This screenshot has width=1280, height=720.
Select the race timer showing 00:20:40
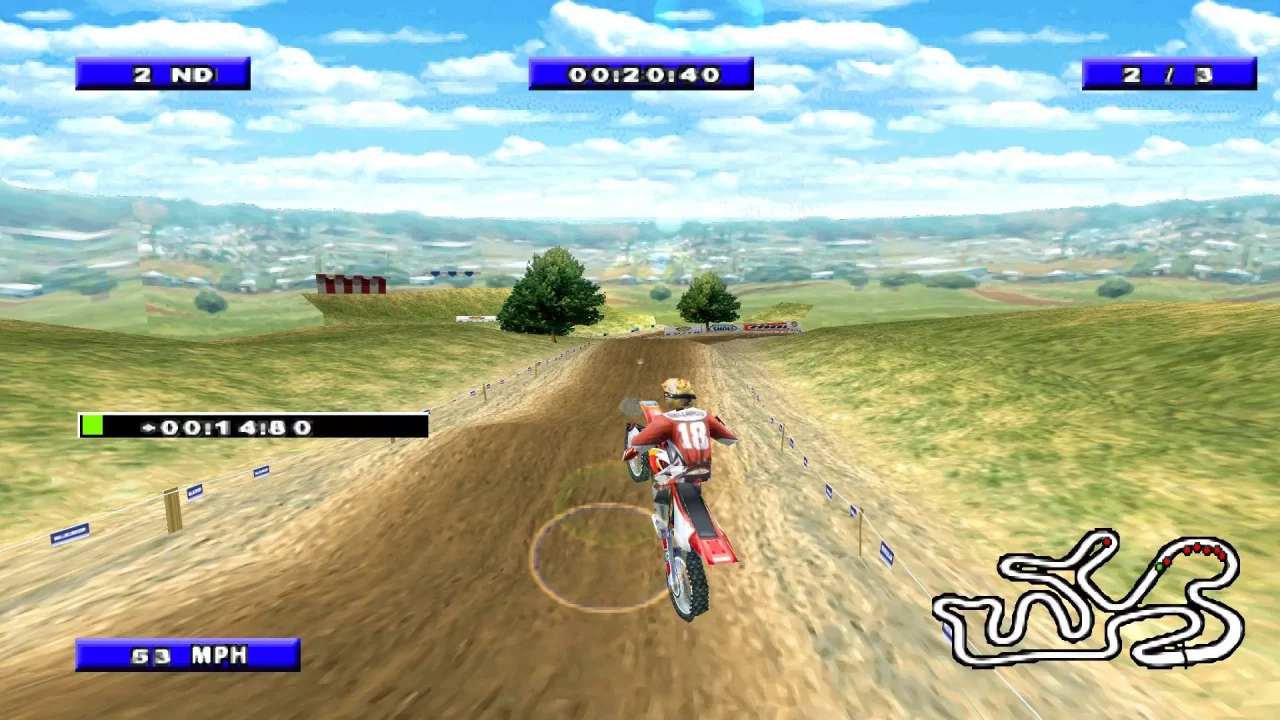pos(640,73)
